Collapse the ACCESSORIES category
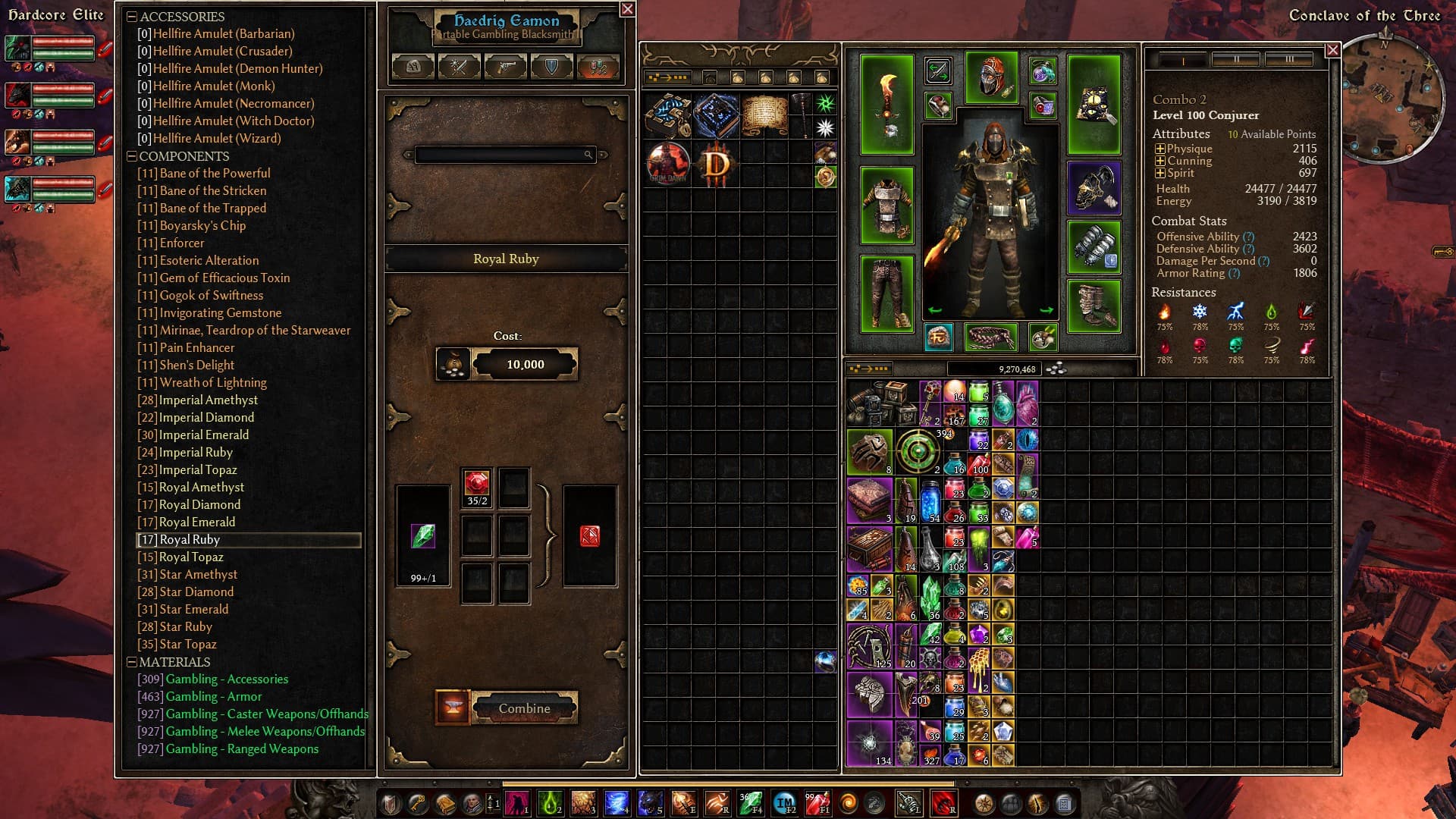This screenshot has height=819, width=1456. click(132, 17)
